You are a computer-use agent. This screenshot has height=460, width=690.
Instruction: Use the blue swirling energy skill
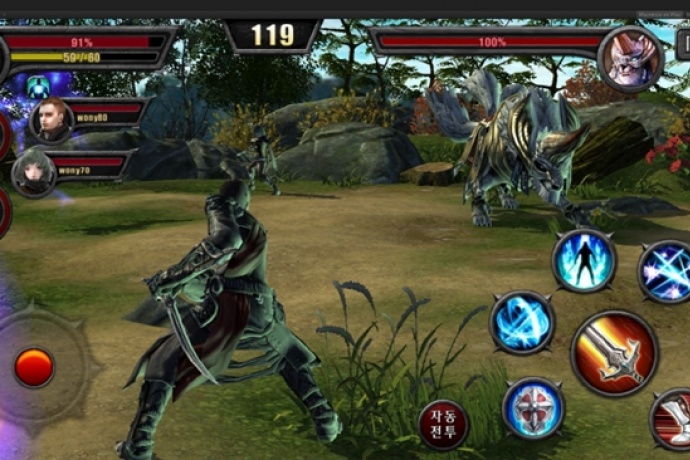tap(521, 322)
